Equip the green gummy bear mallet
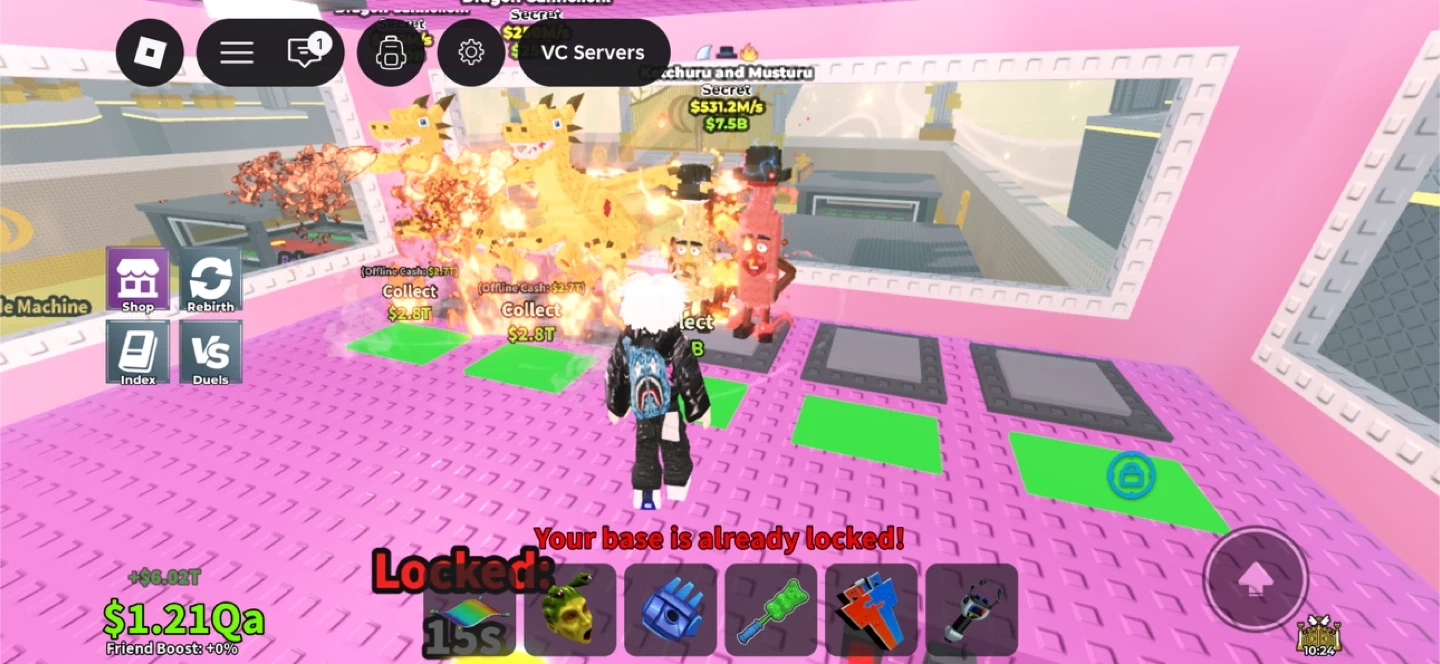The height and width of the screenshot is (664, 1440). [x=771, y=610]
